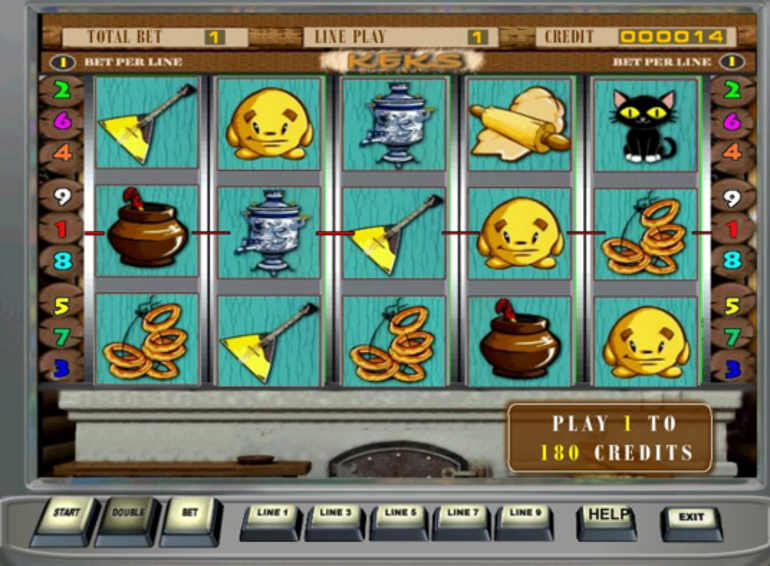Click the BET button
The image size is (770, 566).
[x=190, y=517]
